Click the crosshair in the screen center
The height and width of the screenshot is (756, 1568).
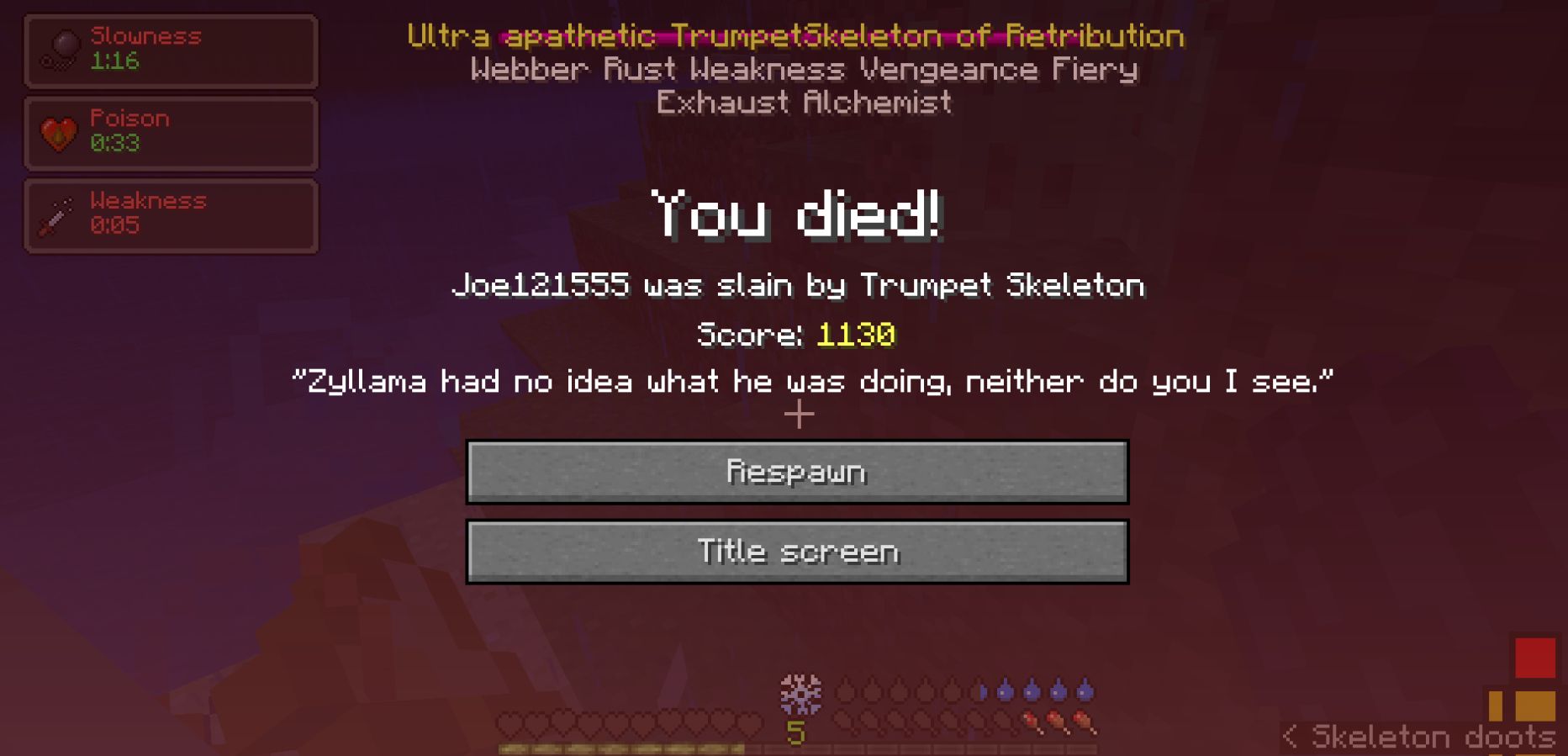pos(798,413)
